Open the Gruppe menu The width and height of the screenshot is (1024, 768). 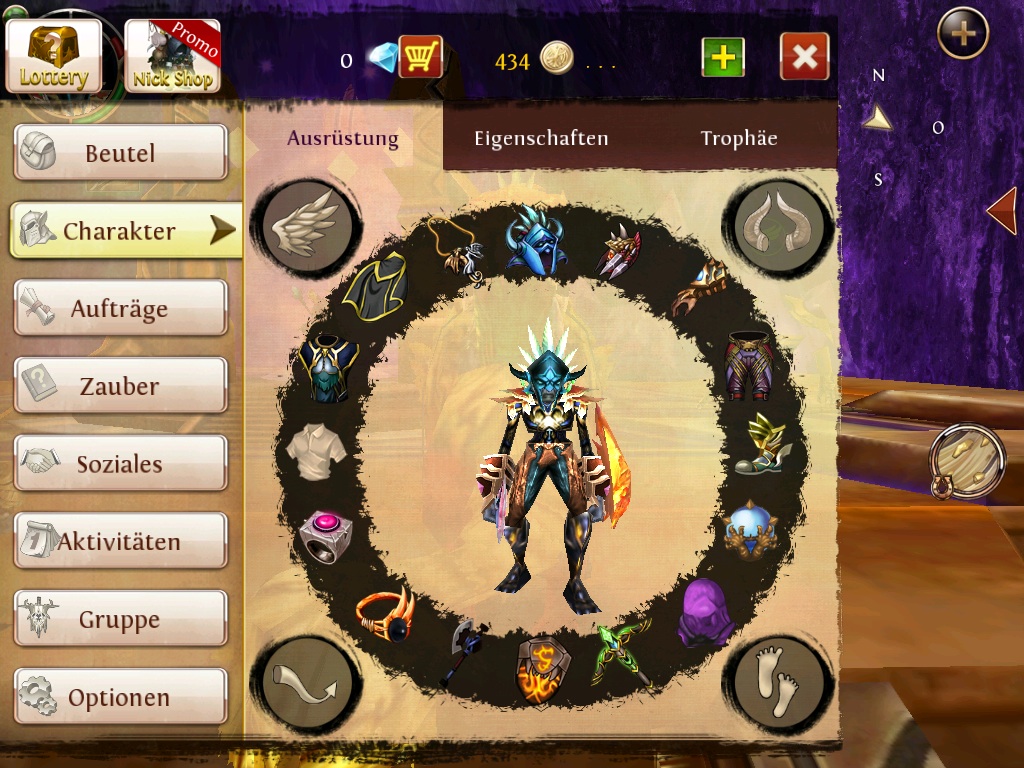click(120, 619)
